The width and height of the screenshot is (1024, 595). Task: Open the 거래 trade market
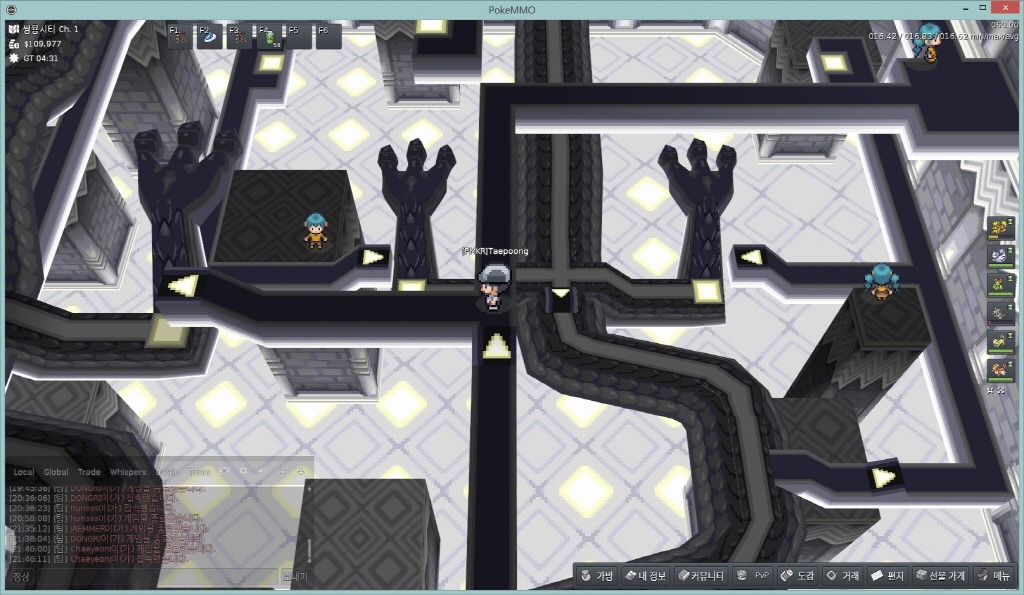[842, 576]
